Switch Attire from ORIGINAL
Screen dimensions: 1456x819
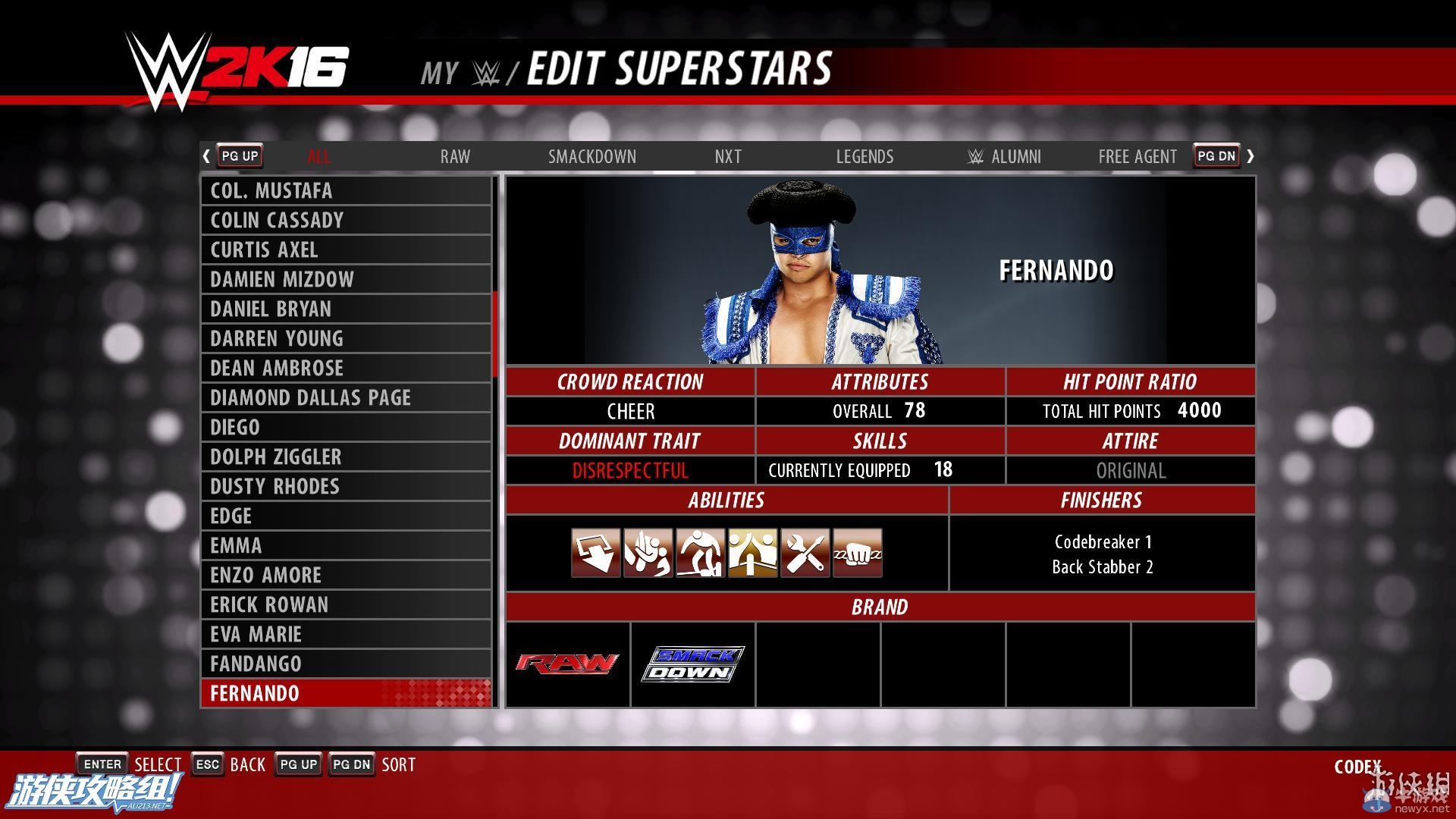[x=1131, y=470]
